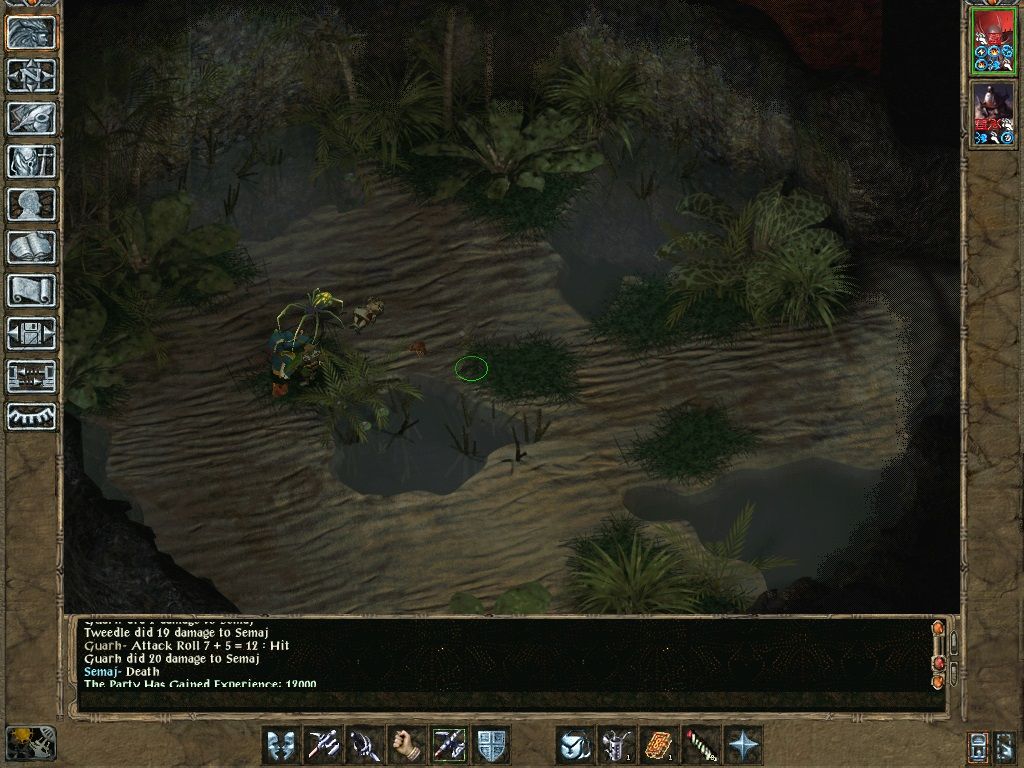Screen dimensions: 1024x768
Task: Select the fist weapon slot
Action: (407, 745)
